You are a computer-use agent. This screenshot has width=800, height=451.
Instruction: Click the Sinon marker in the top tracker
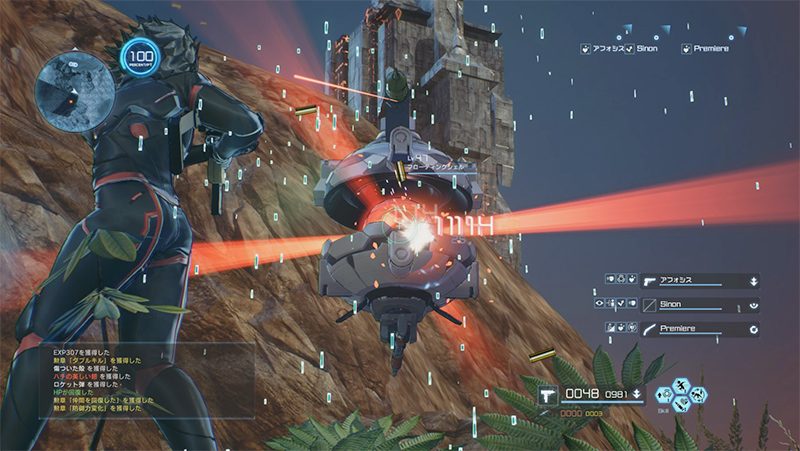coord(644,48)
